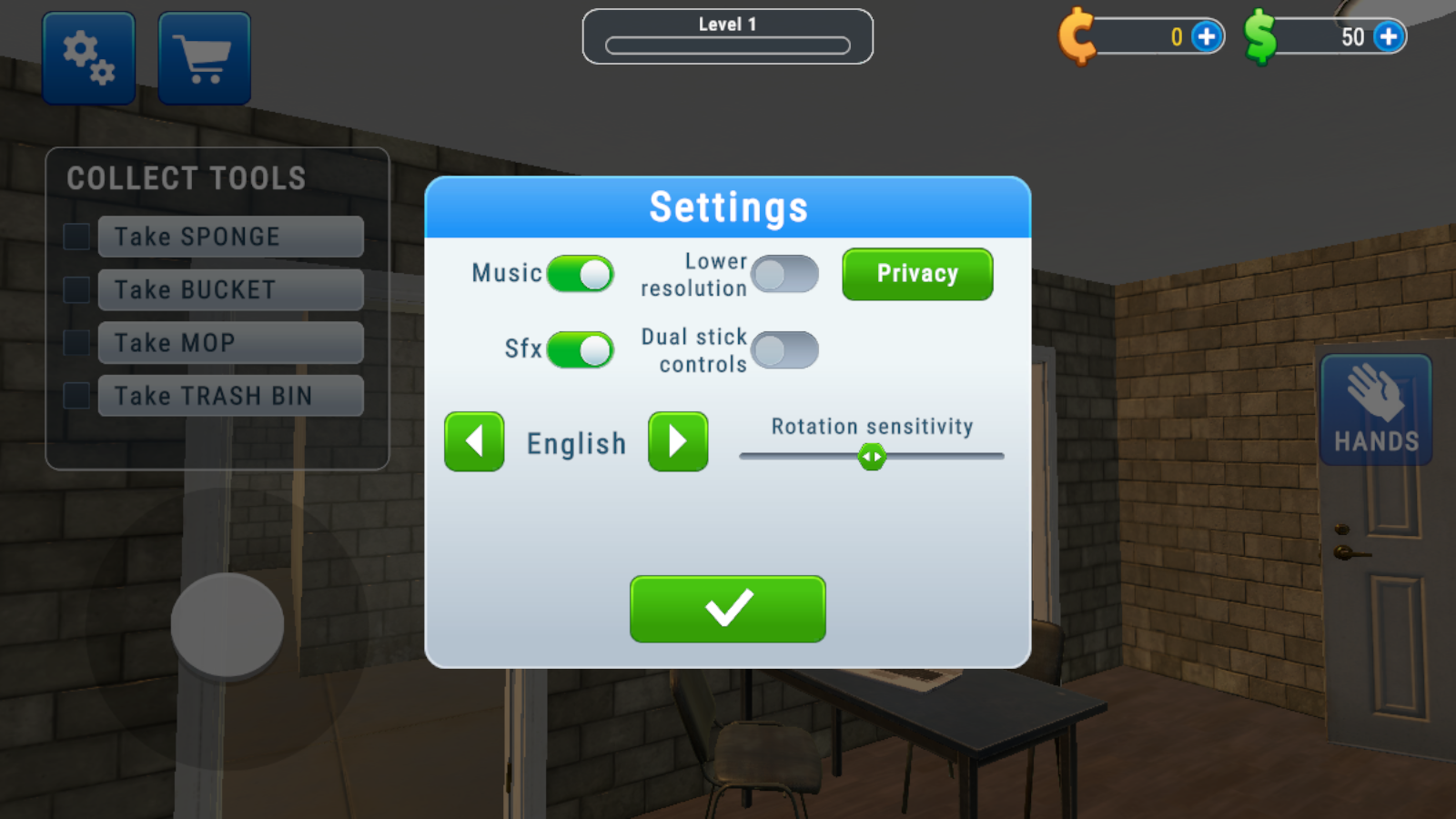Open the shopping cart store
Viewport: 1456px width, 819px height.
(203, 56)
